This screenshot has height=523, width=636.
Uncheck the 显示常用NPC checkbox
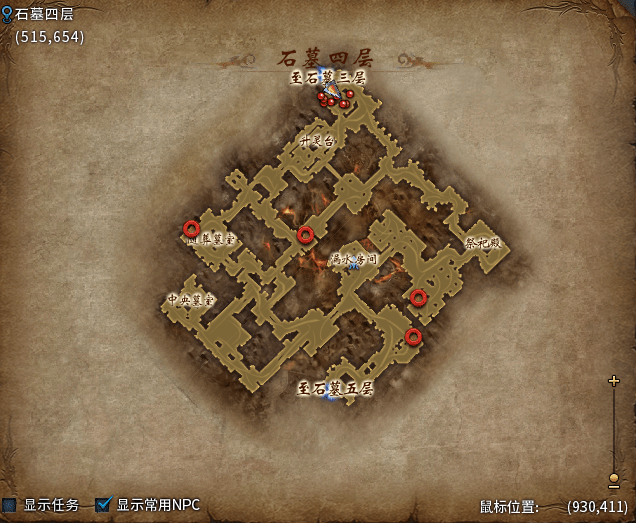[x=103, y=505]
